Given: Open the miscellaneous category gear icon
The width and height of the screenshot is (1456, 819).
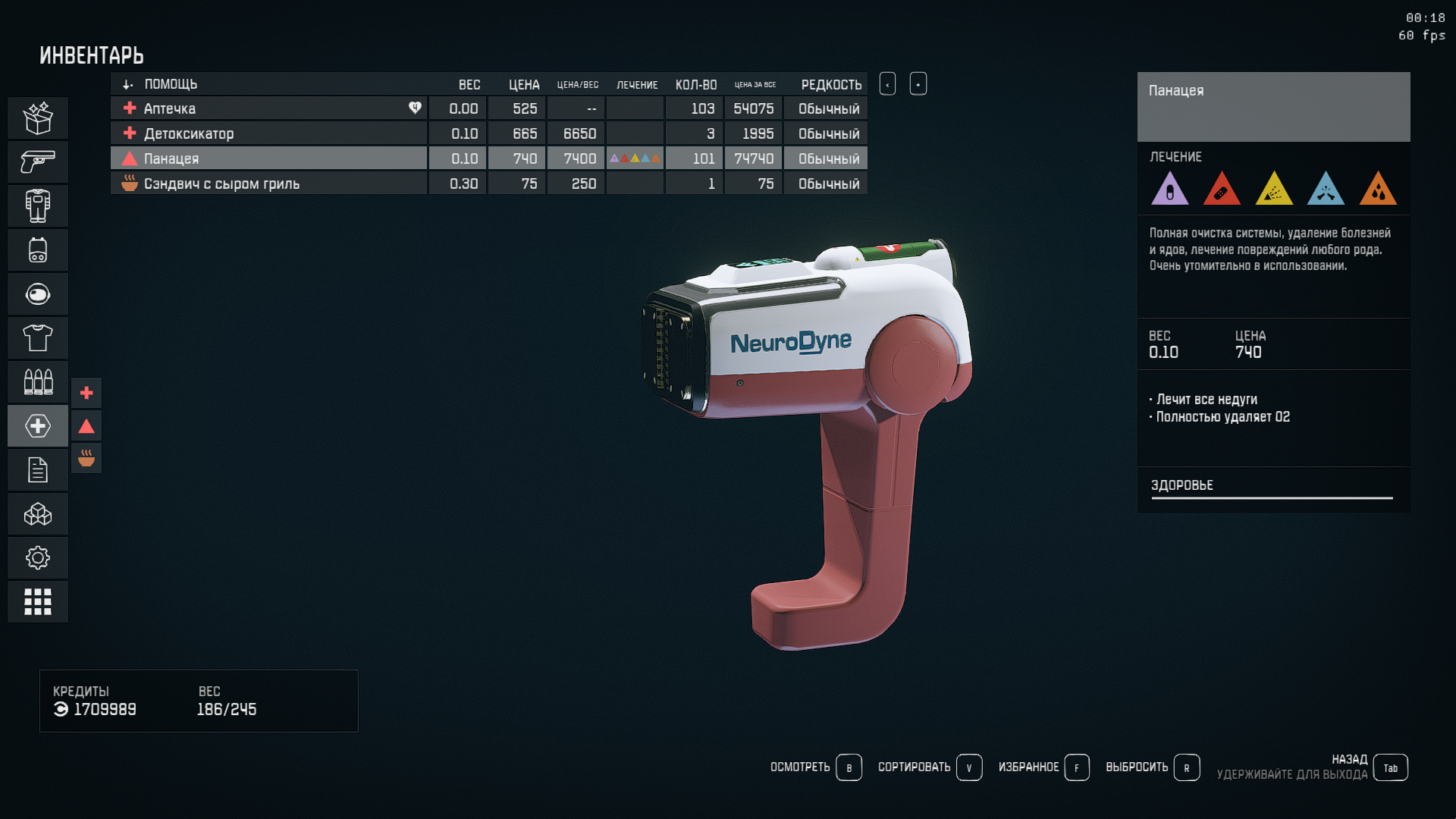Looking at the screenshot, I should click(x=38, y=558).
